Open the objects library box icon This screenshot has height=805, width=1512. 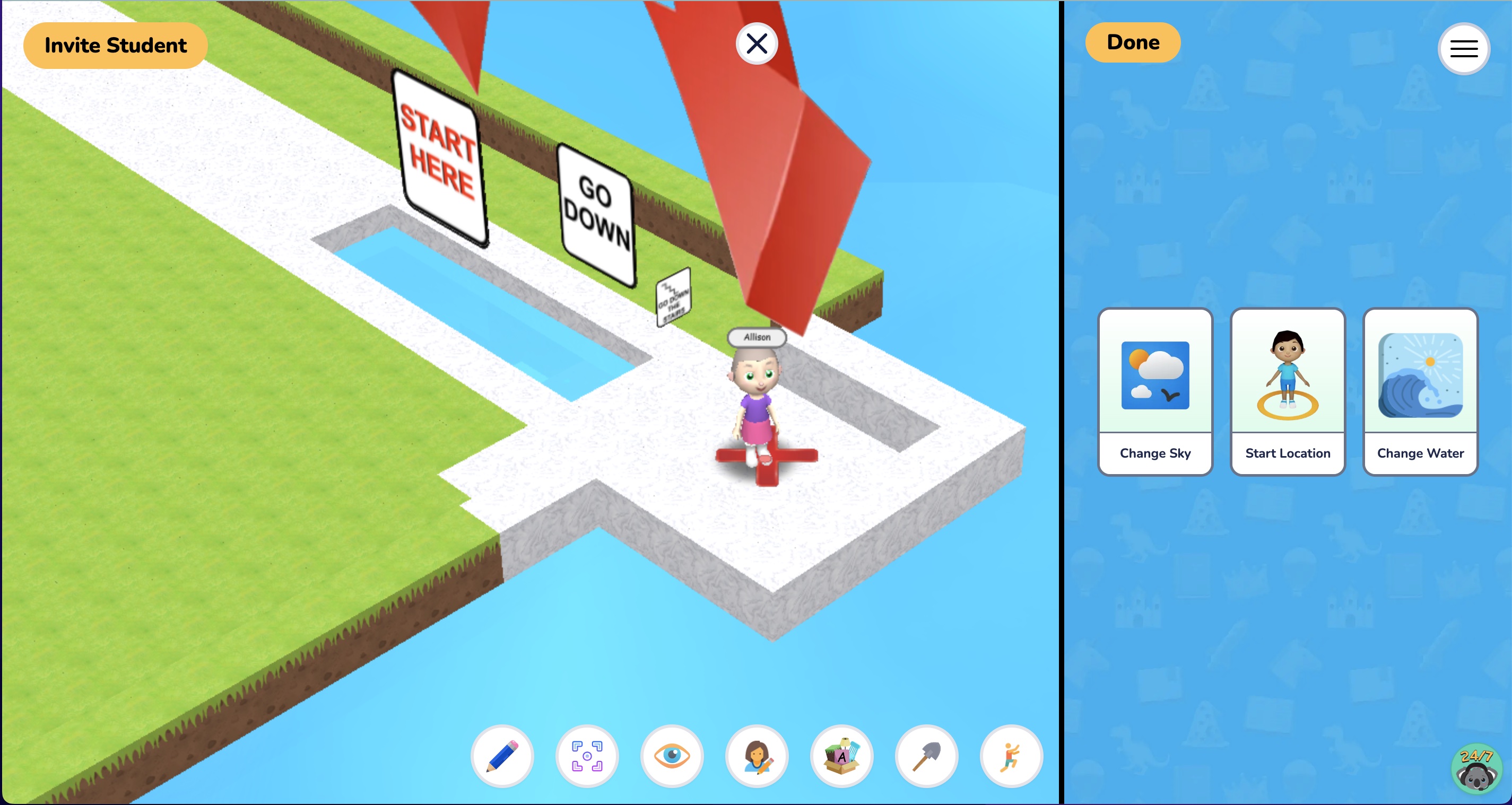click(x=842, y=756)
